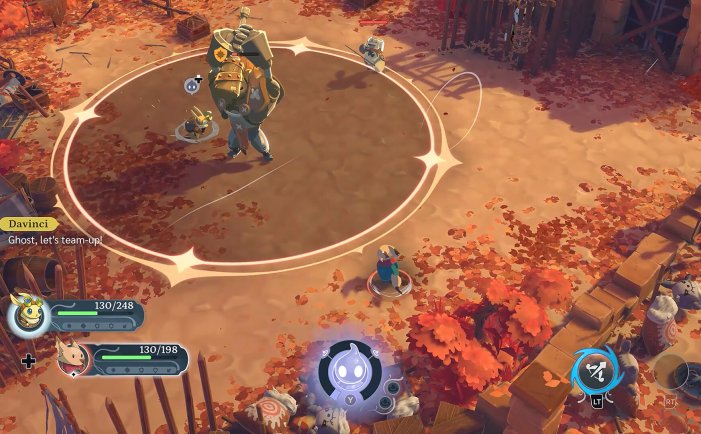Image resolution: width=701 pixels, height=434 pixels.
Task: Use the blue swirling attack skill
Action: 596,373
